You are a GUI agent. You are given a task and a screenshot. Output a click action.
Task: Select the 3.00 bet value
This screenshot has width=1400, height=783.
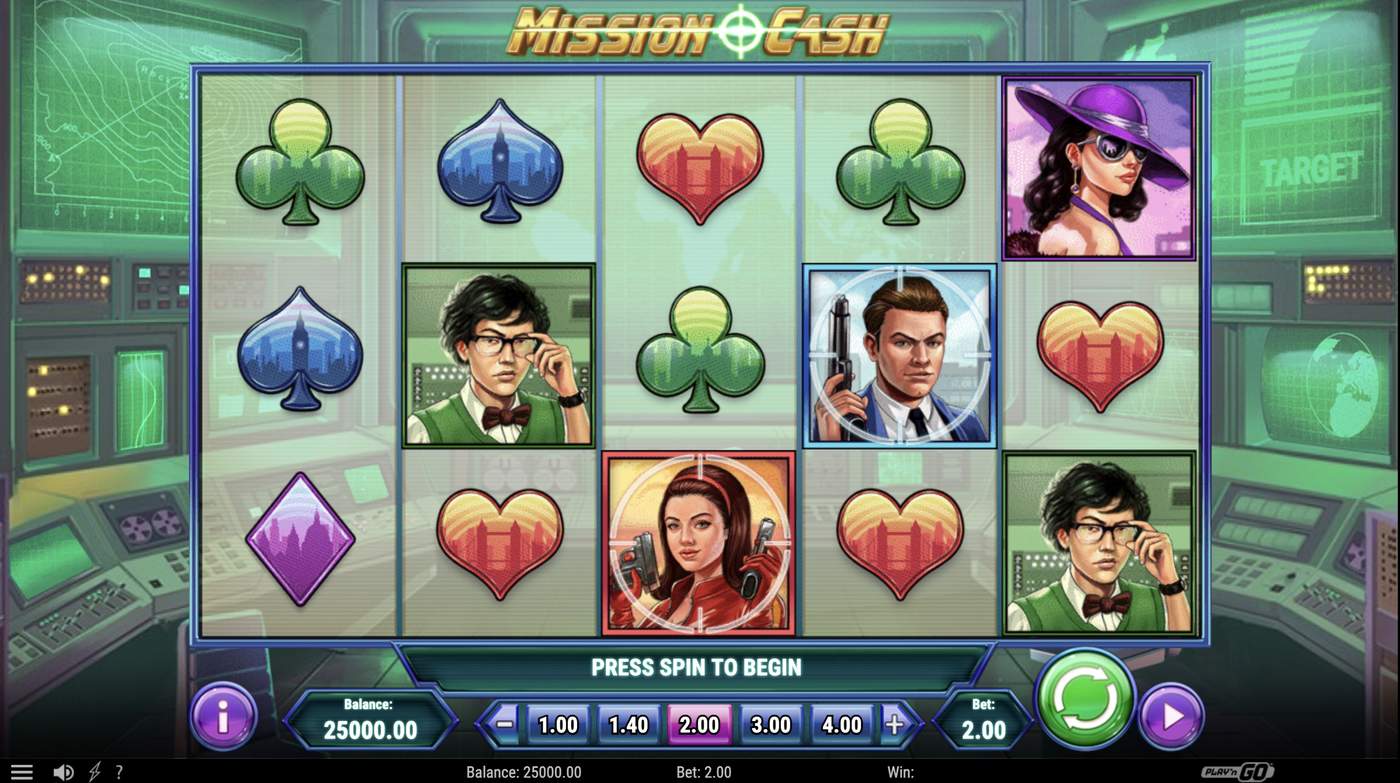772,722
